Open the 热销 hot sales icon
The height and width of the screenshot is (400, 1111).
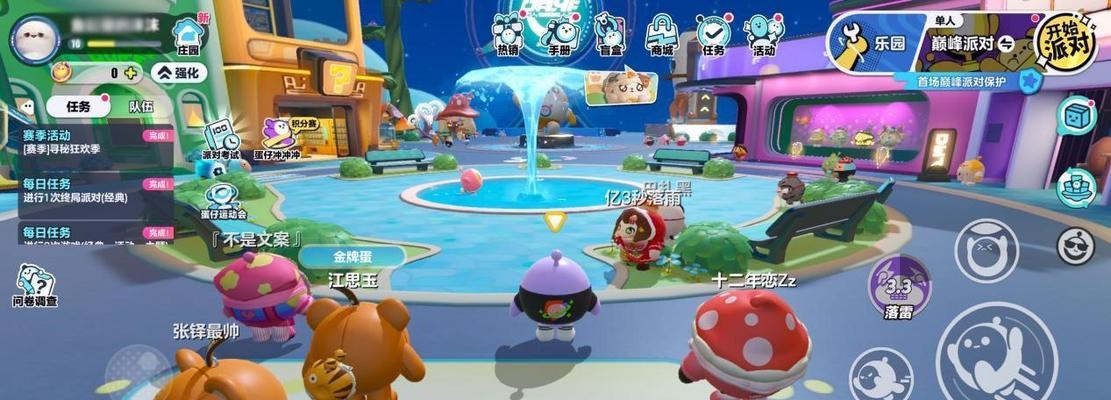coord(508,33)
